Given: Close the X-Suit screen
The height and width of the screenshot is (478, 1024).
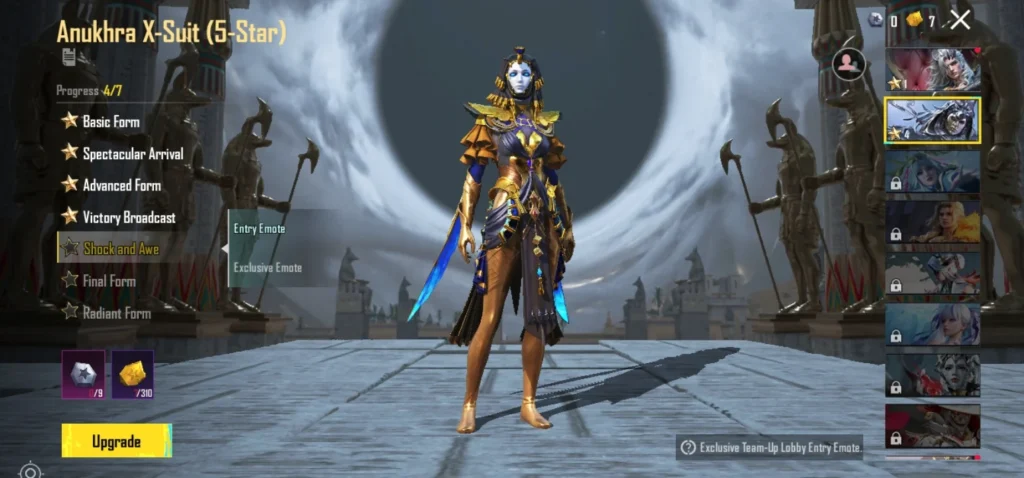Looking at the screenshot, I should 960,19.
